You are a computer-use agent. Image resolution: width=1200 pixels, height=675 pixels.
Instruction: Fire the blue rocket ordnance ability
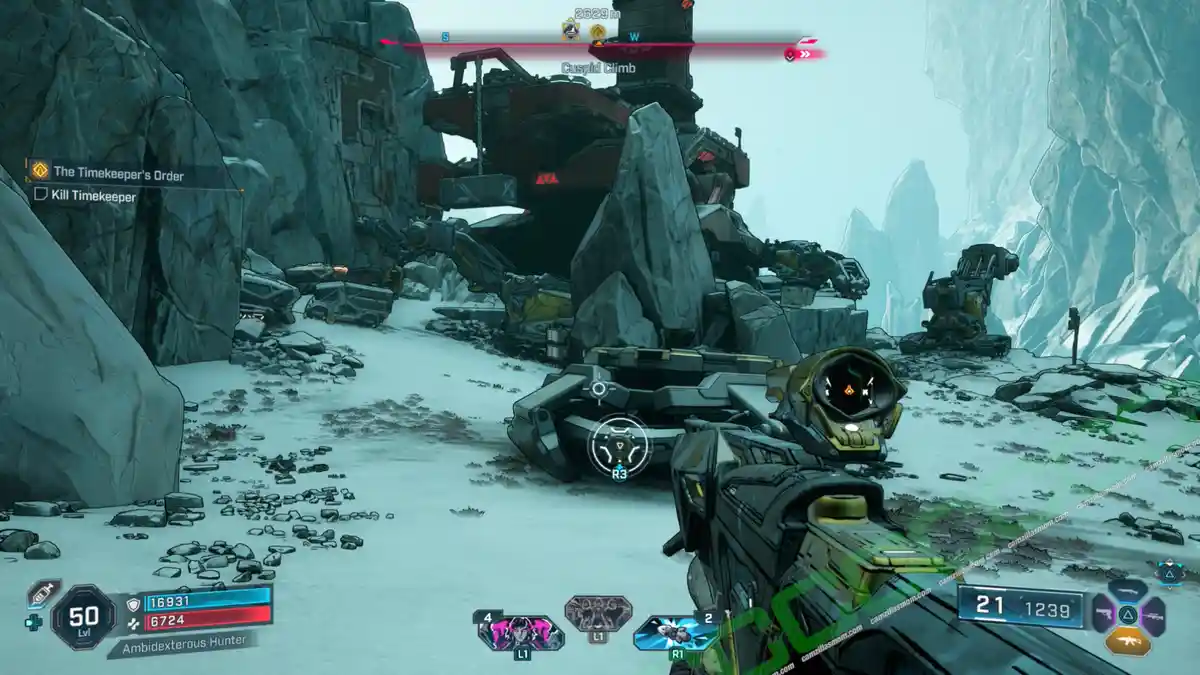[x=676, y=632]
